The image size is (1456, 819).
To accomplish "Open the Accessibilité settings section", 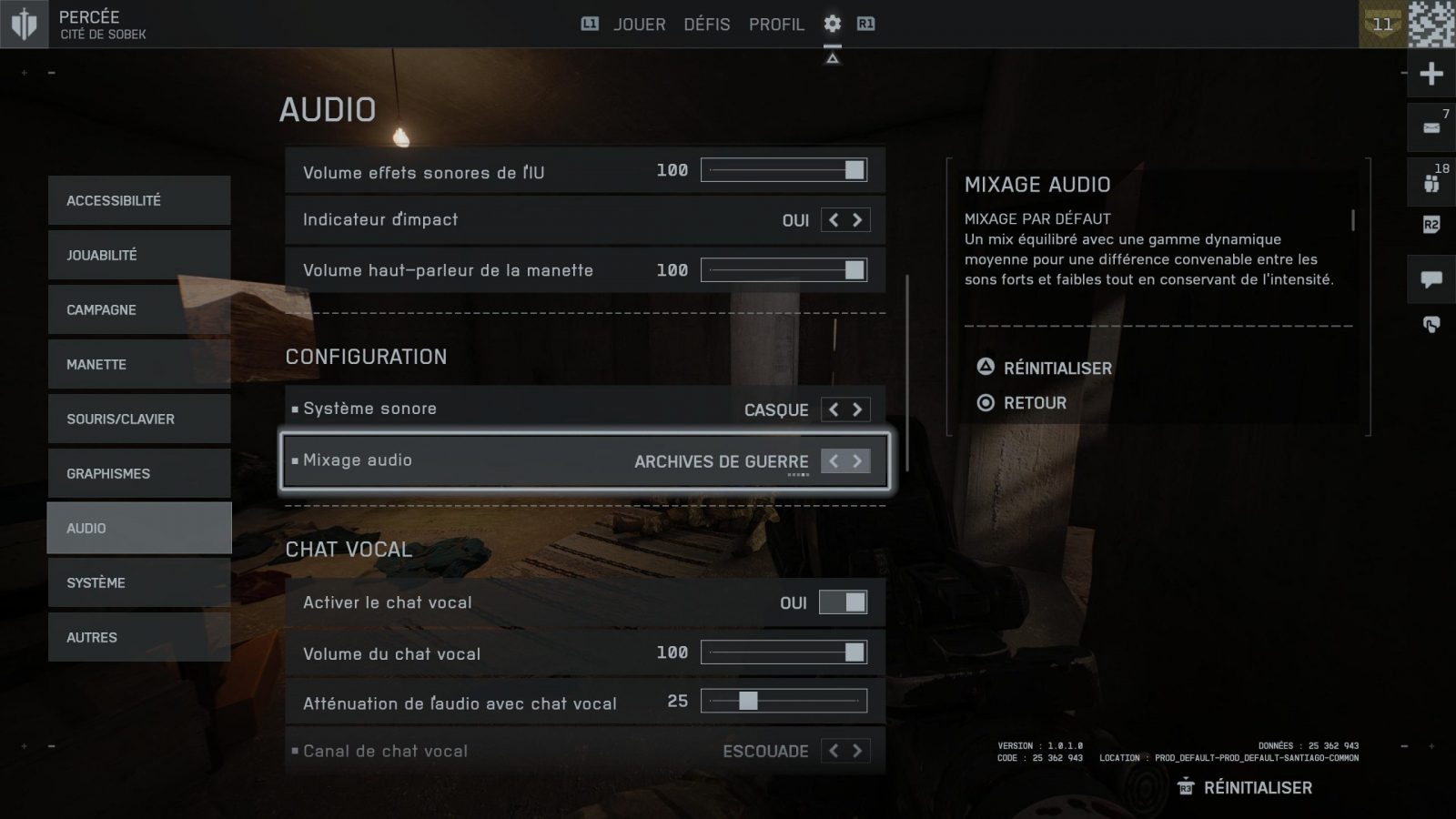I will [139, 200].
